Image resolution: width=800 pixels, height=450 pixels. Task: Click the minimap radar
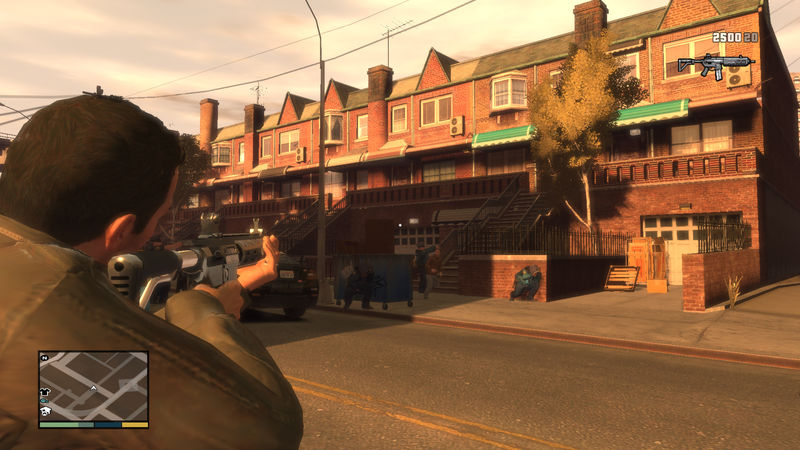(93, 385)
